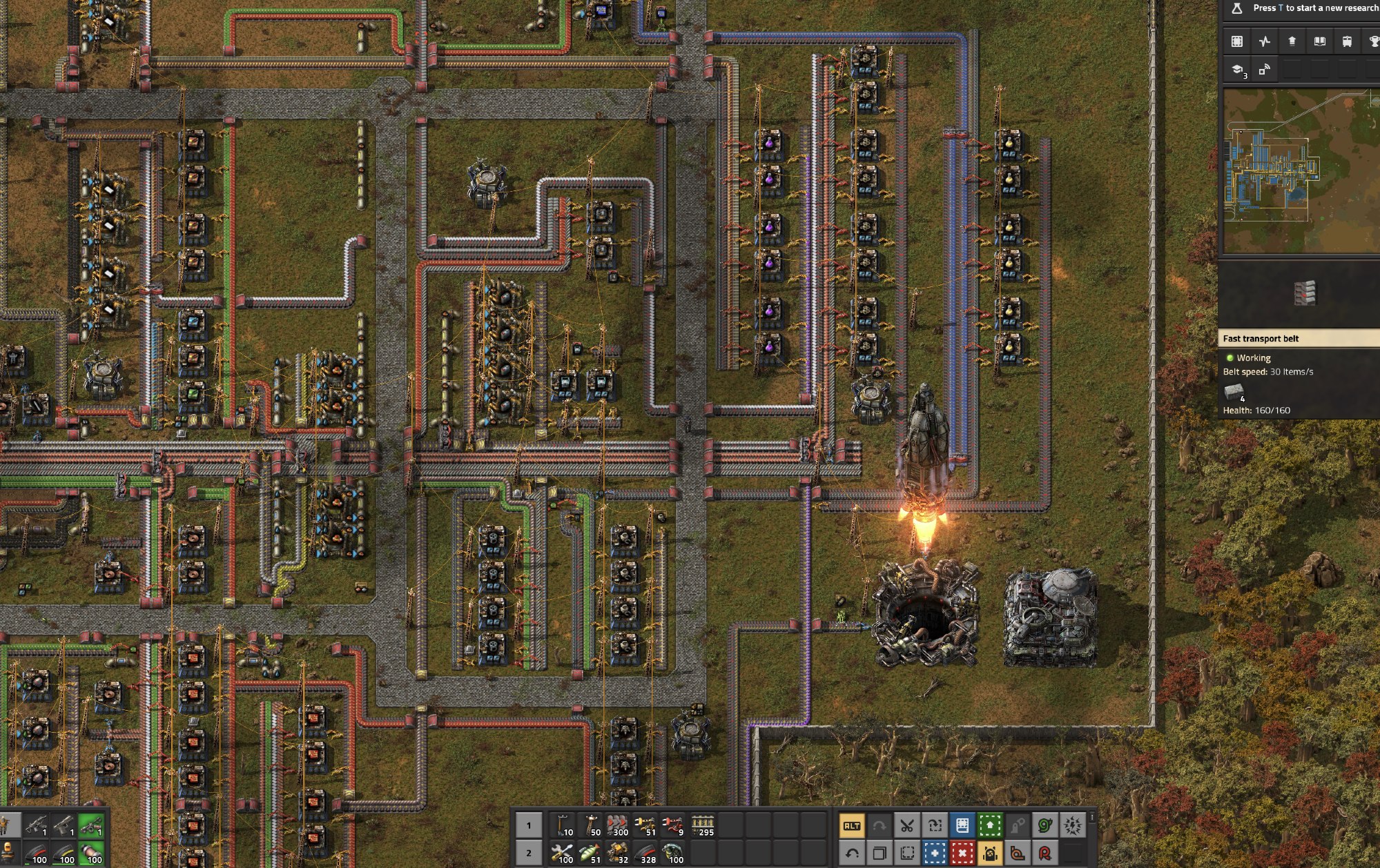Open the blue blueprint book tool
Screen dimensions: 1380x868
tap(962, 826)
